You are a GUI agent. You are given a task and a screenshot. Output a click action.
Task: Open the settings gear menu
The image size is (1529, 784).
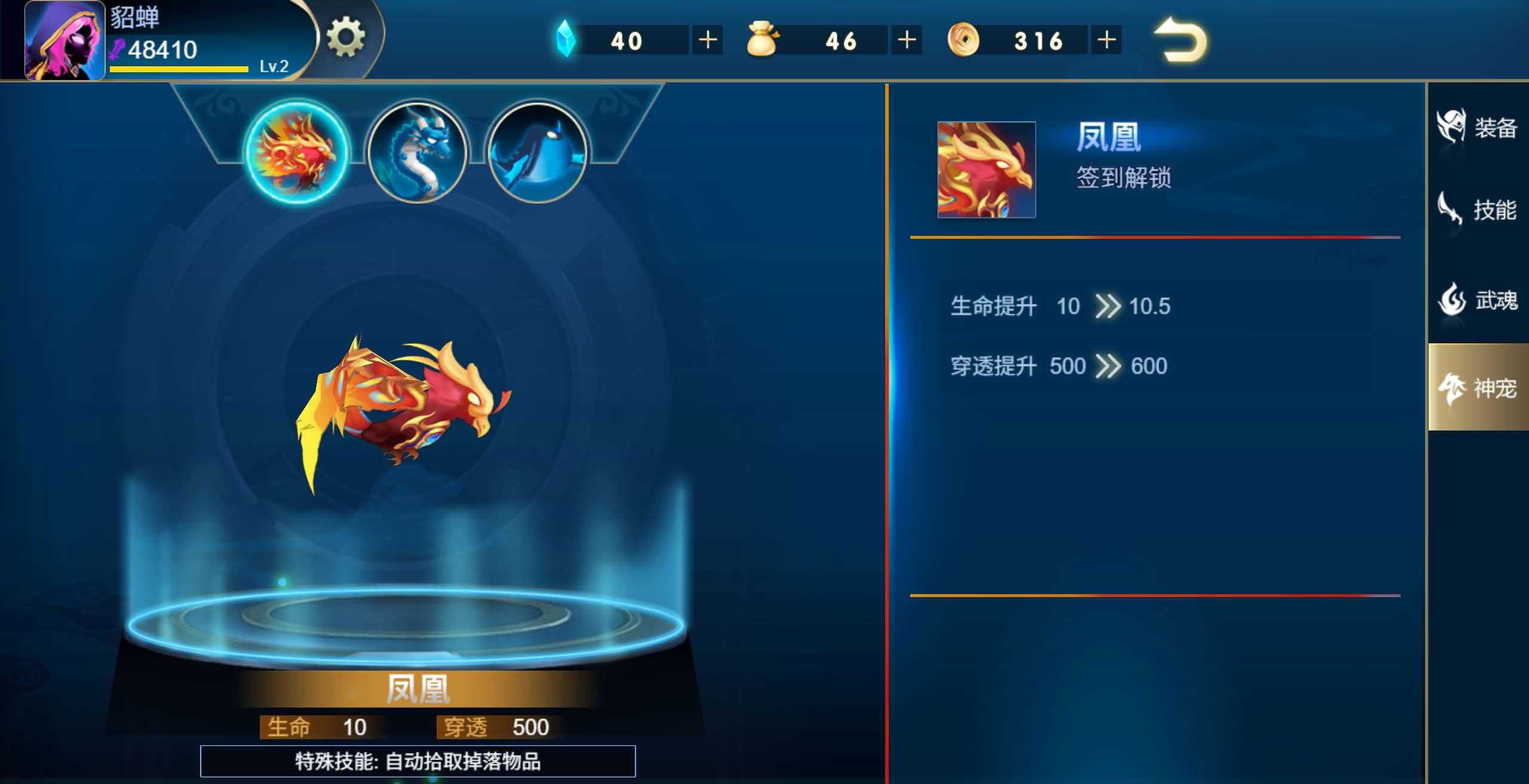pyautogui.click(x=345, y=37)
